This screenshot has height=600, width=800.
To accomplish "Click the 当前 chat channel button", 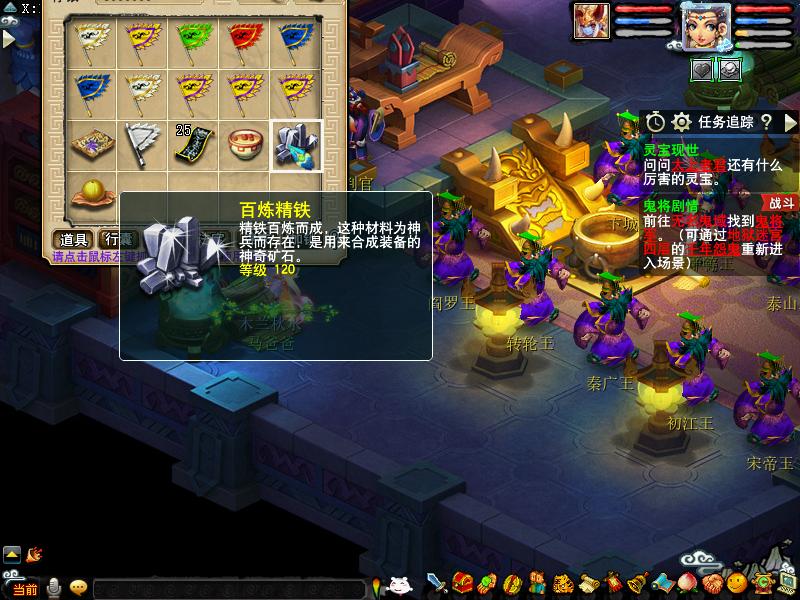I will tap(24, 589).
